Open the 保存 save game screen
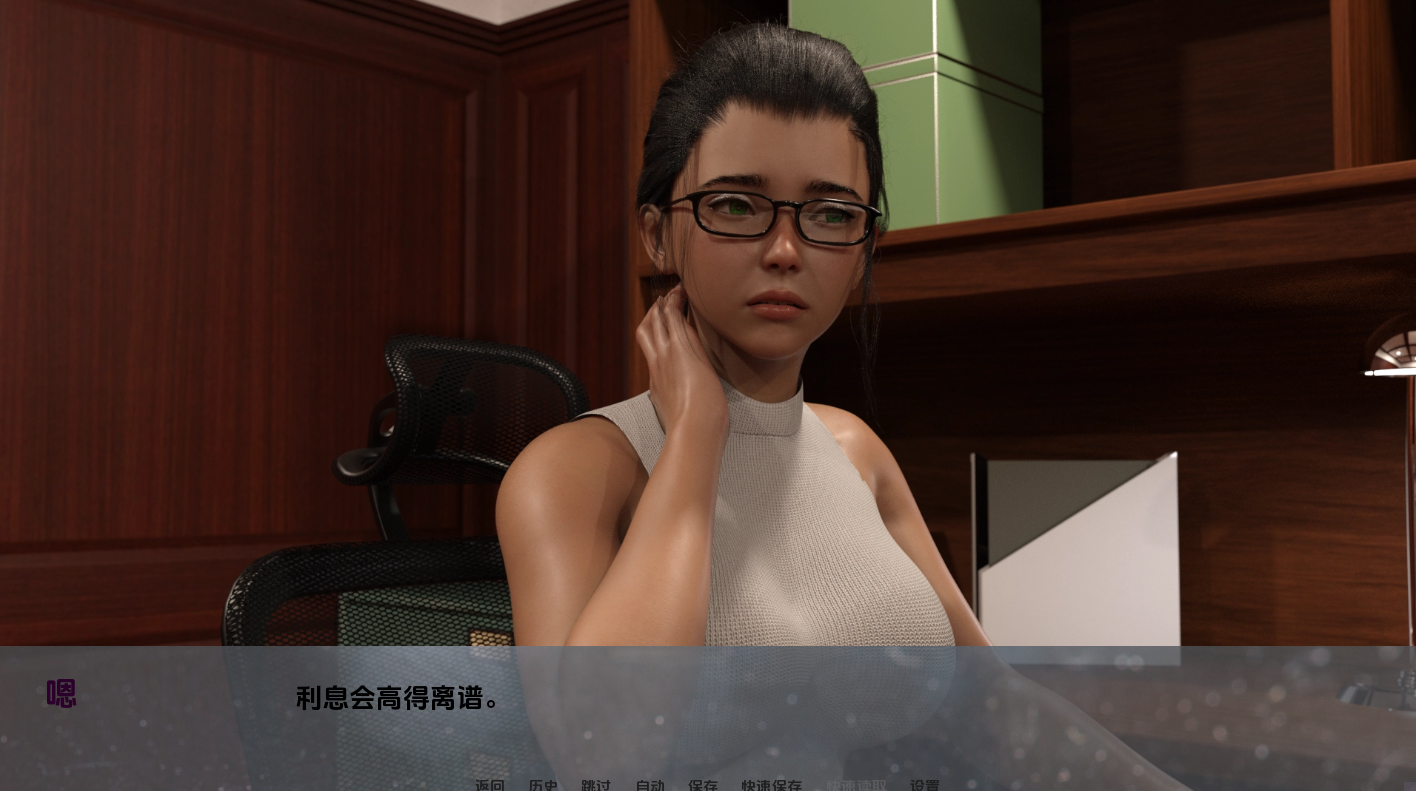 (x=703, y=786)
